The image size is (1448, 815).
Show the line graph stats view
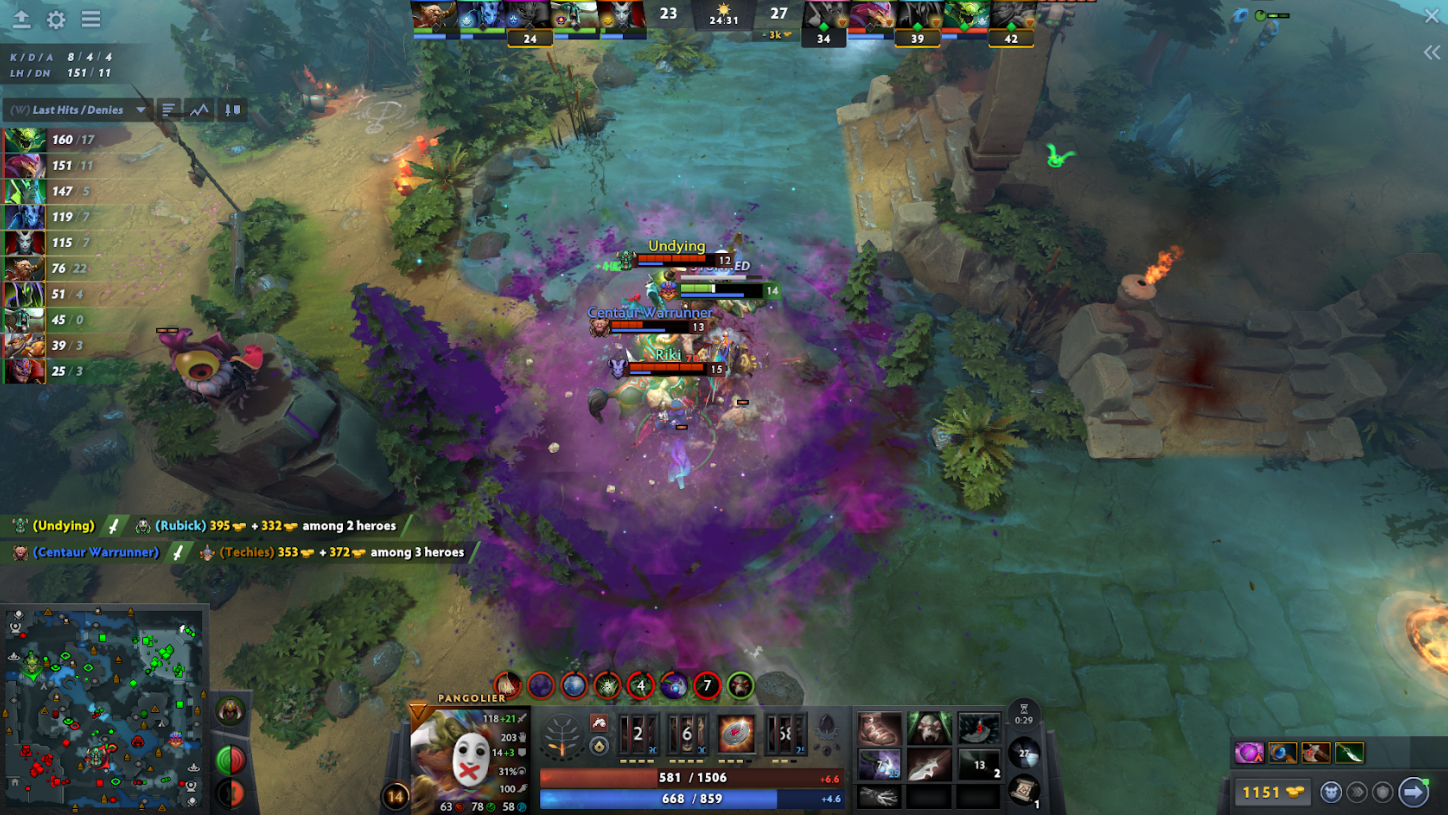pos(199,110)
